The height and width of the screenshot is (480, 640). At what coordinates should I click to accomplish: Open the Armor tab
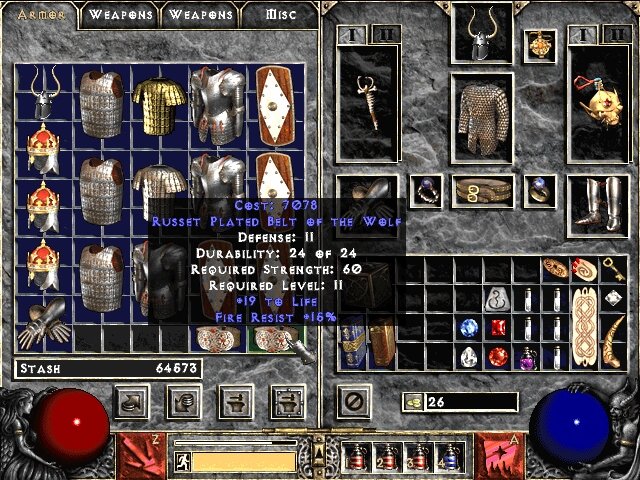click(x=41, y=15)
